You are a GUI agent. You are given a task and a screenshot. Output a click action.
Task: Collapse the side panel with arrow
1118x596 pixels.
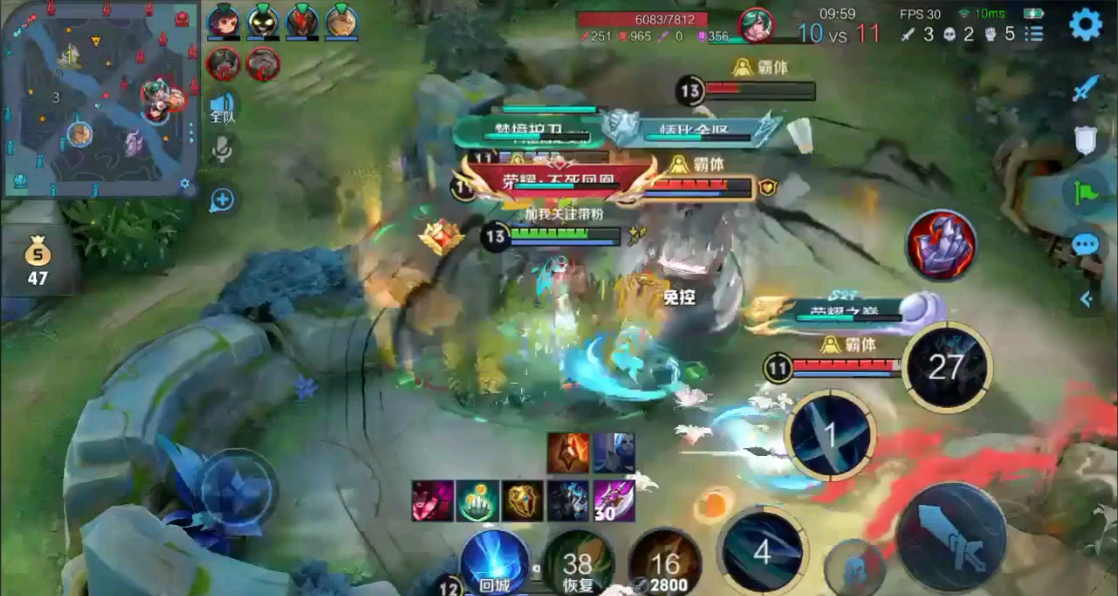click(1085, 298)
